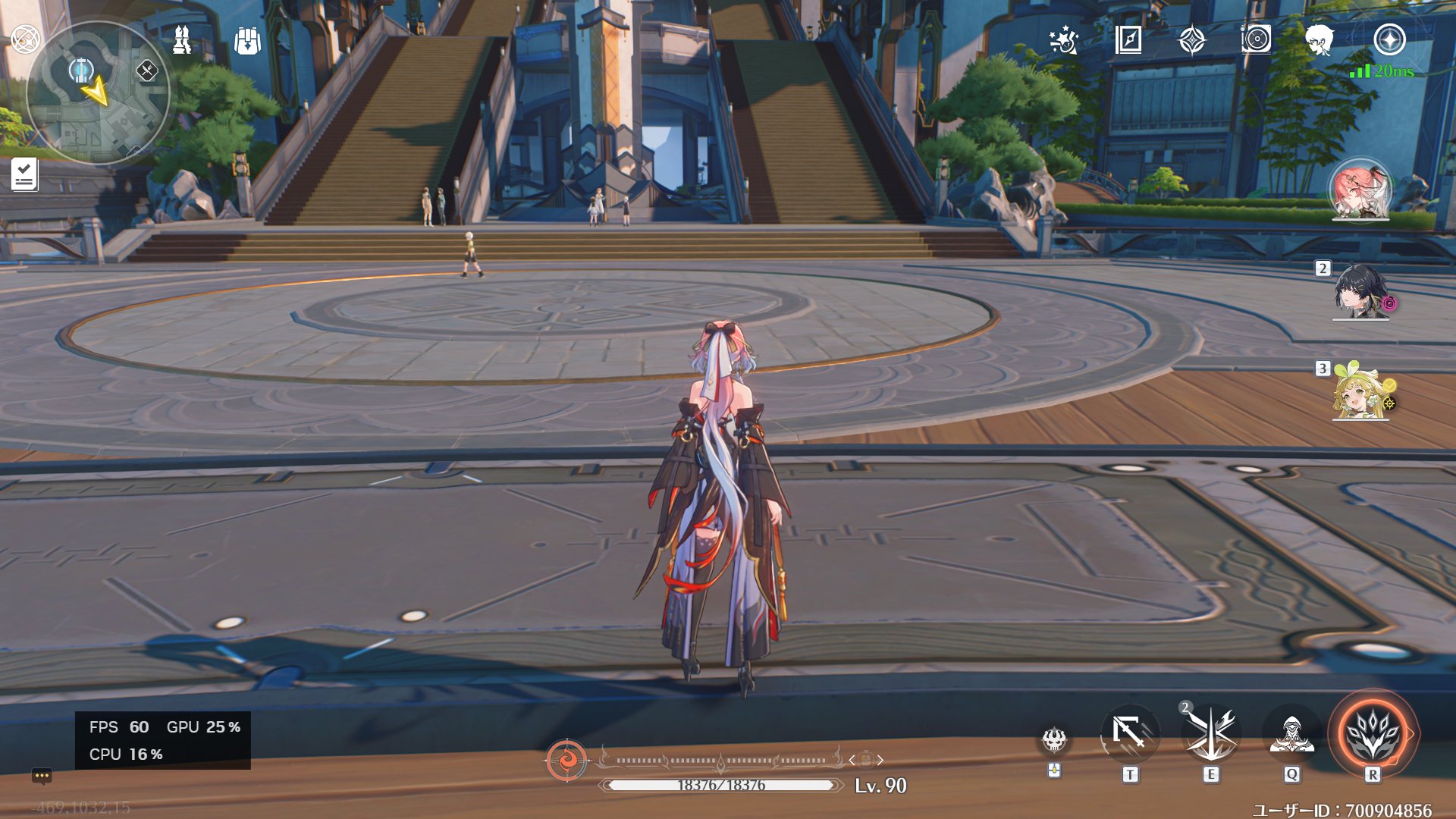Open the chess pieces team icon
The height and width of the screenshot is (819, 1456).
coord(182,39)
